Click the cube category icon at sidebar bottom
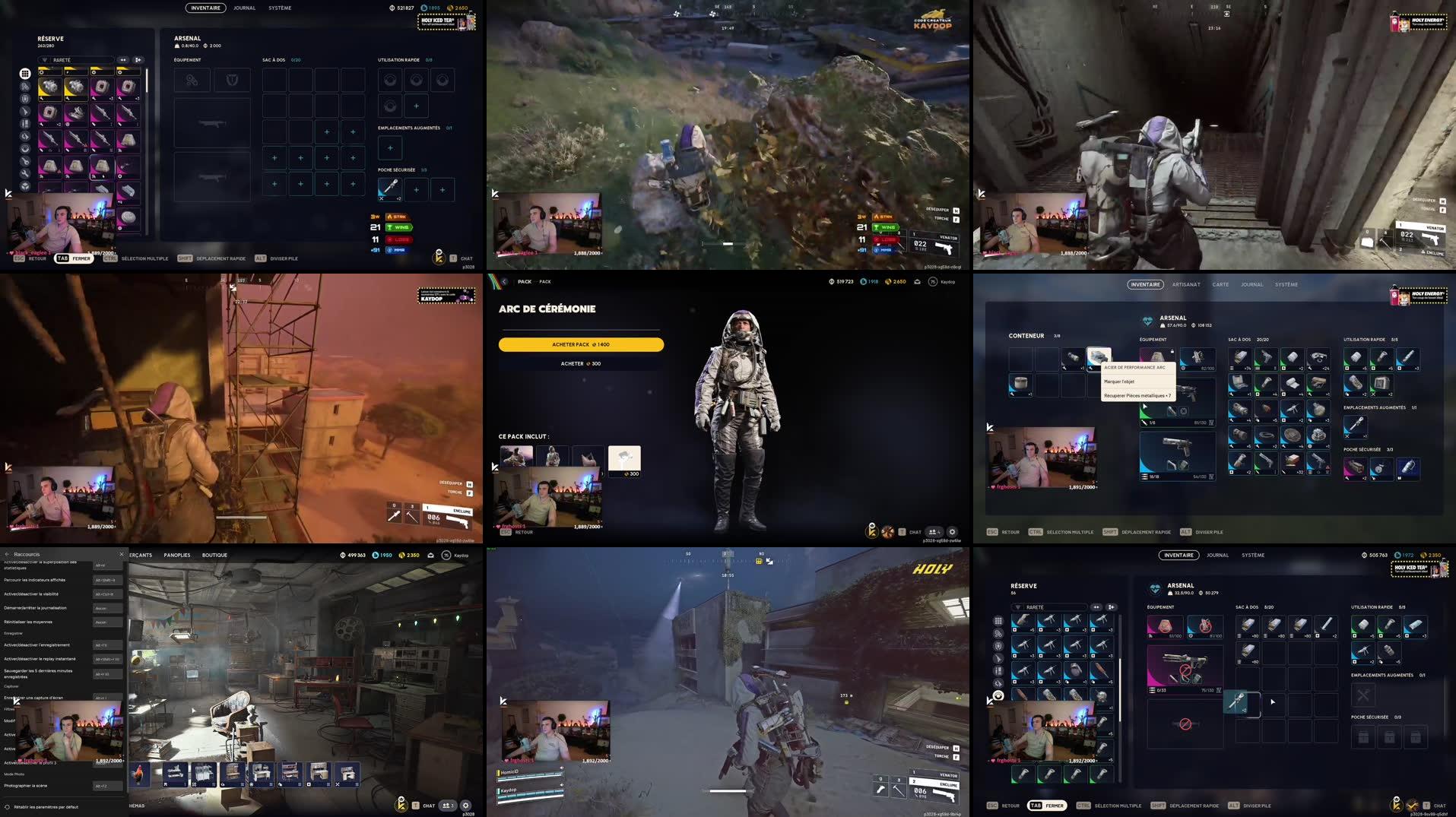This screenshot has width=1456, height=817. coord(25,184)
